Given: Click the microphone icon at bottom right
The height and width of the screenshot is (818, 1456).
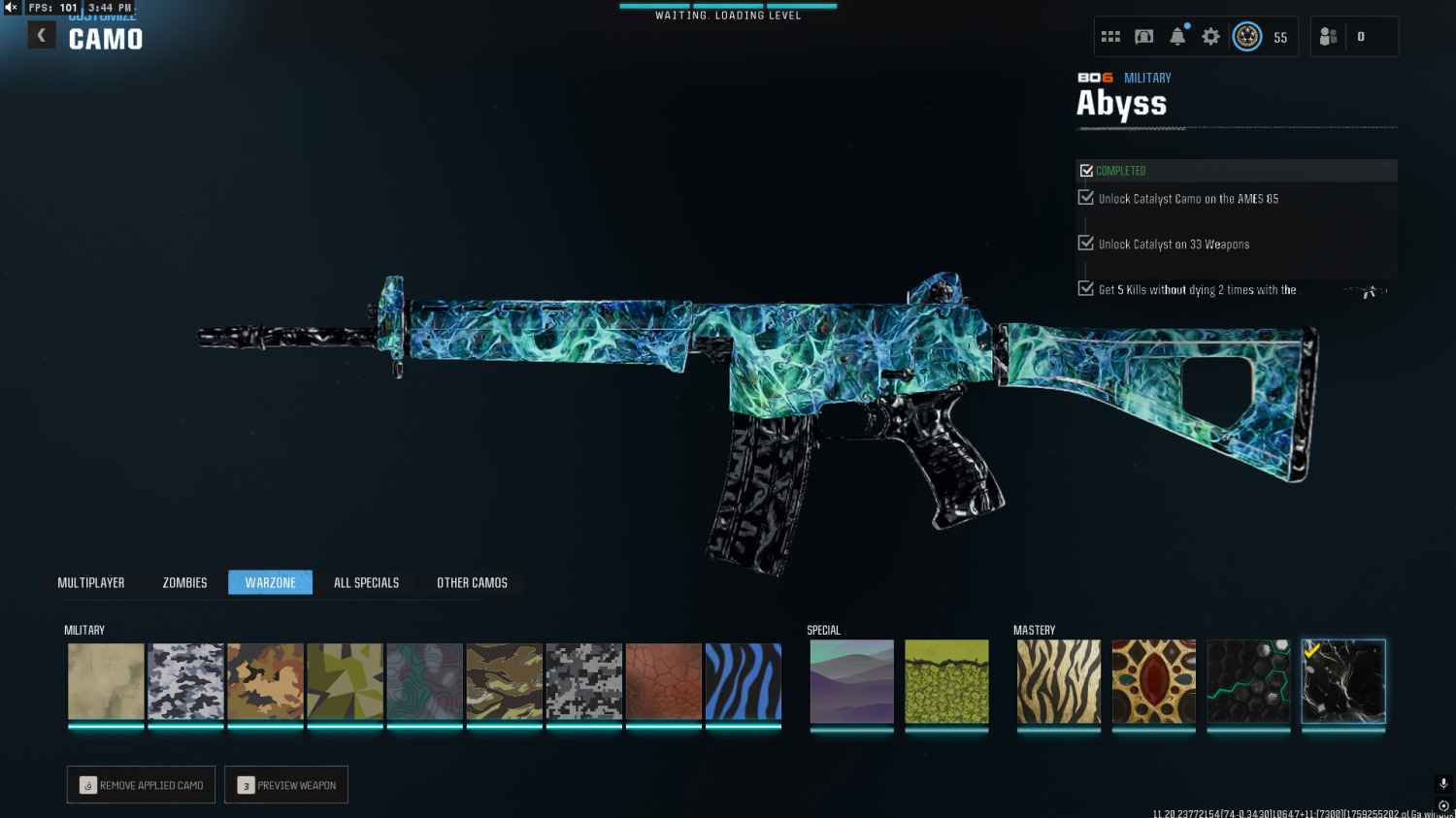Looking at the screenshot, I should pos(1442,782).
